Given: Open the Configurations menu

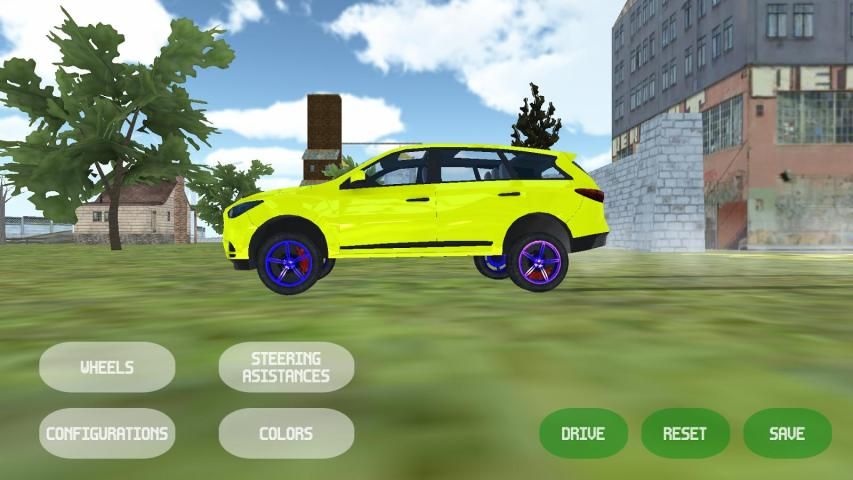Looking at the screenshot, I should click(x=107, y=433).
